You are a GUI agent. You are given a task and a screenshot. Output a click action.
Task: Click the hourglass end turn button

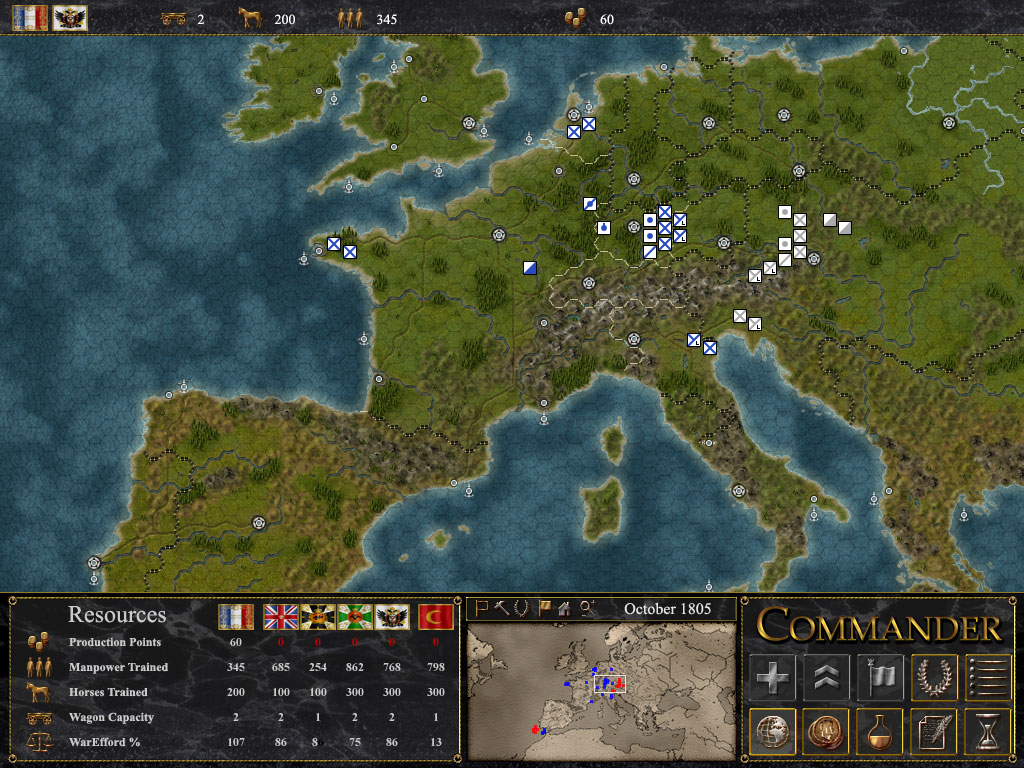coord(988,731)
